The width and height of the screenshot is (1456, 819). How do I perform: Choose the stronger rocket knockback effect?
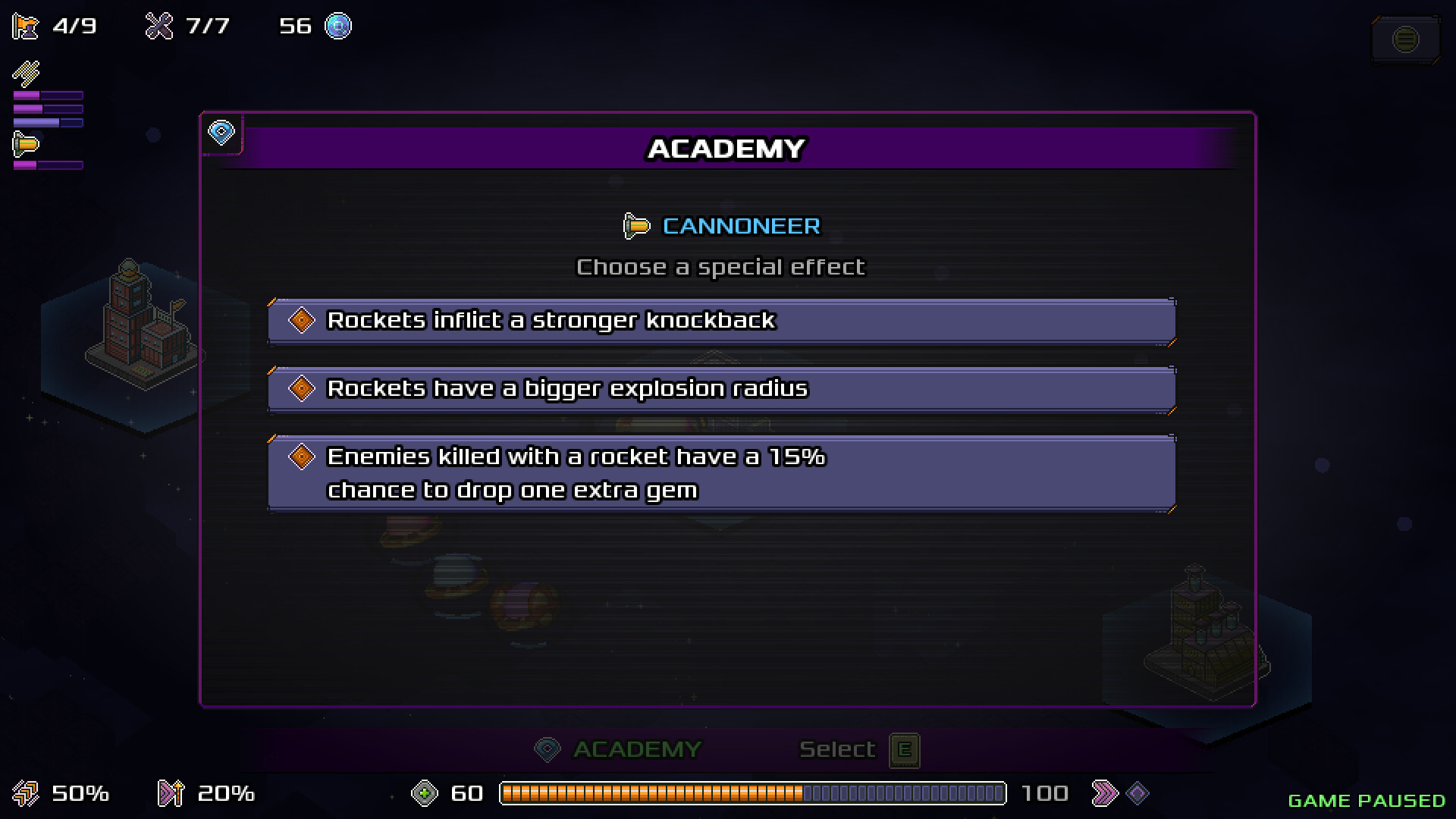[x=720, y=321]
